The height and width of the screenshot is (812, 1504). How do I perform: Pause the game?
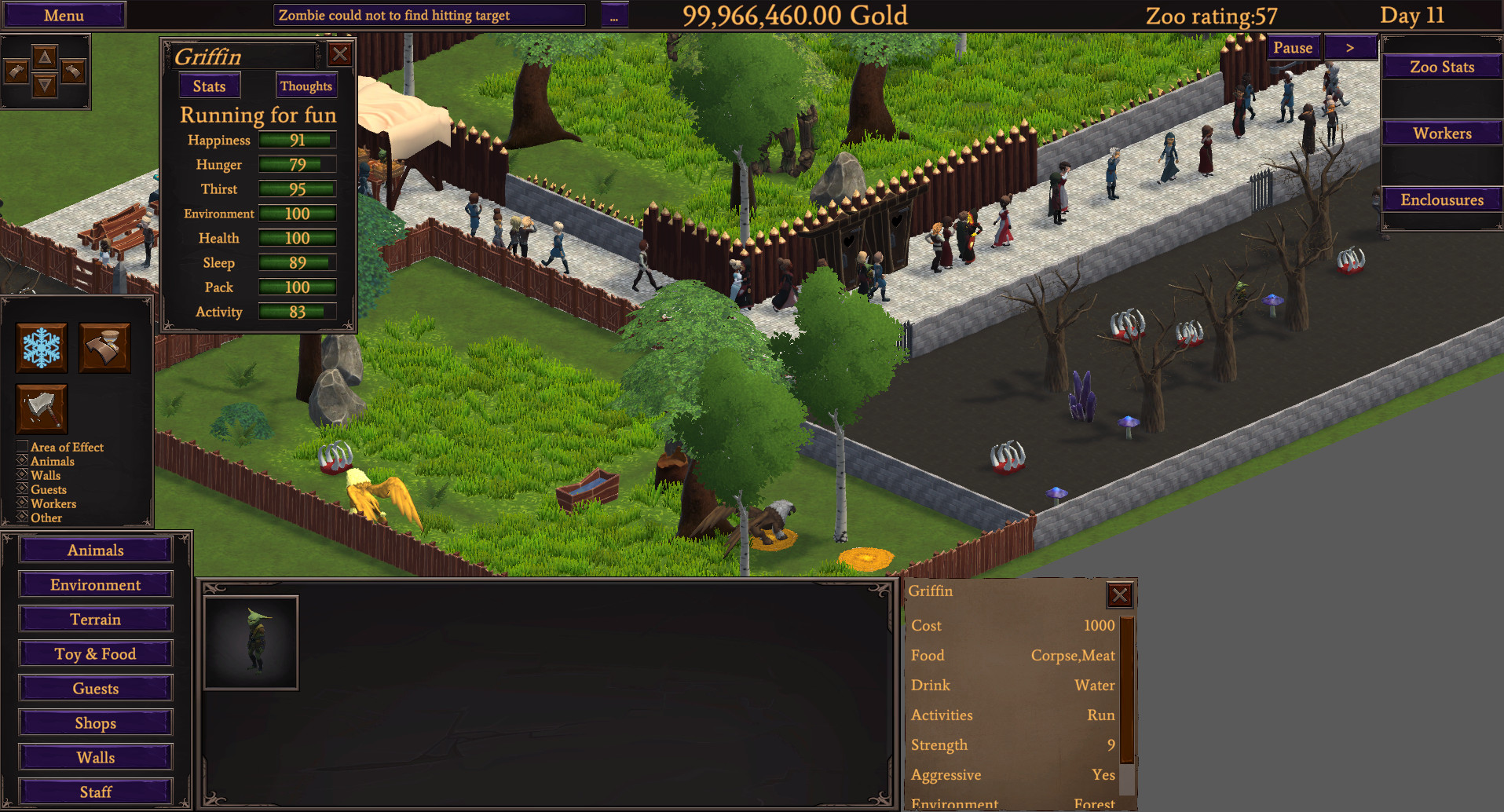tap(1293, 47)
